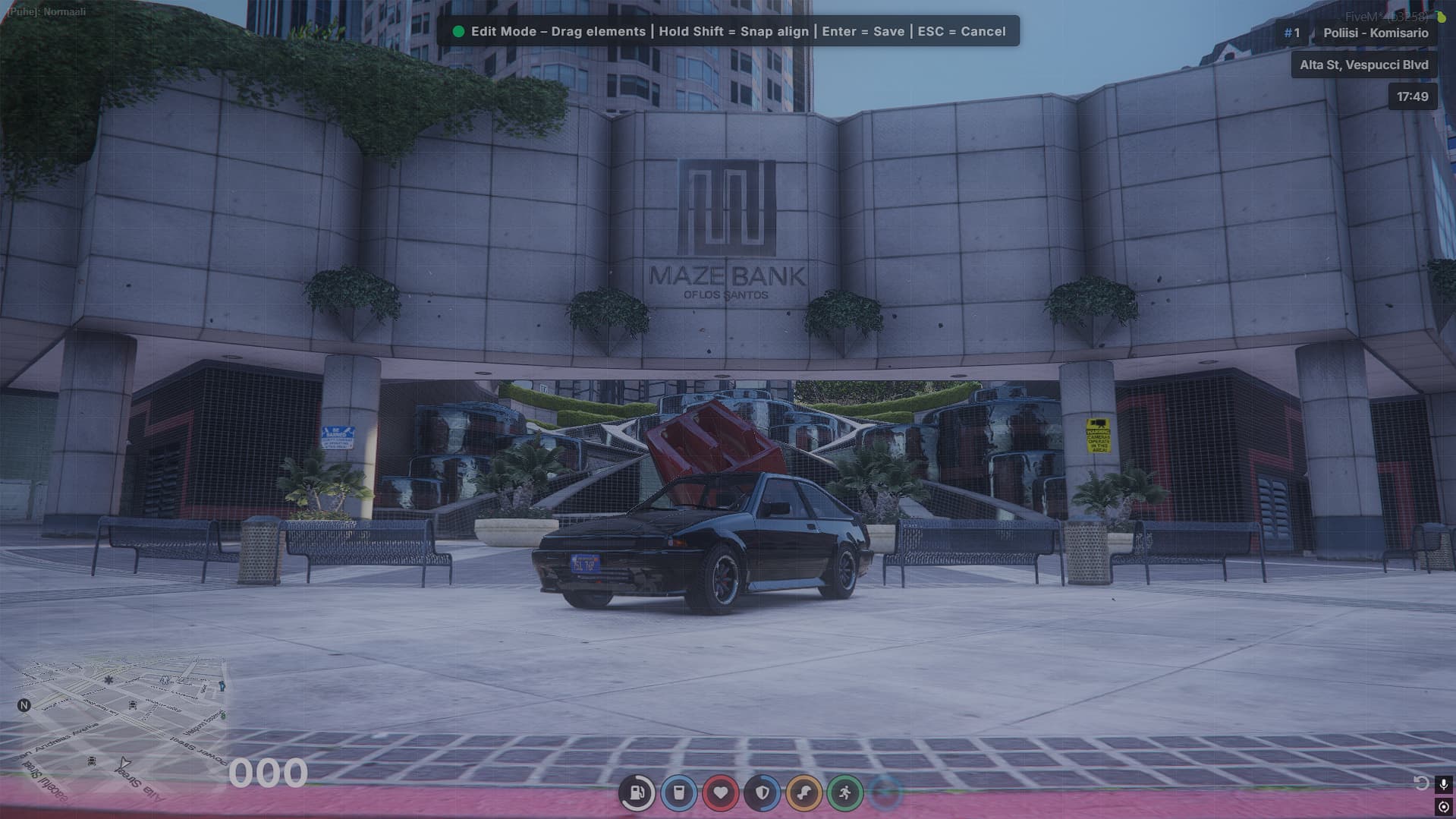The image size is (1456, 819).
Task: Toggle the microphone voice icon
Action: 1443,784
